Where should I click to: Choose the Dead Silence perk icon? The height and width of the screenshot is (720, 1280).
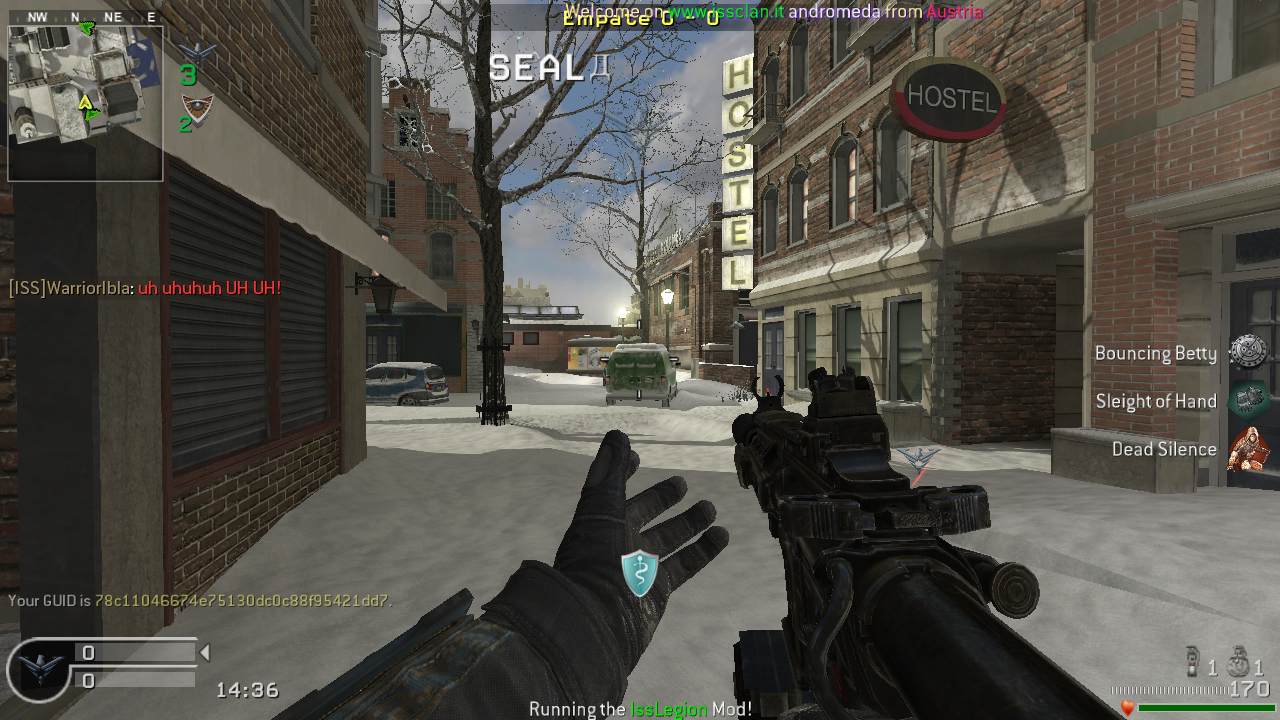point(1247,448)
